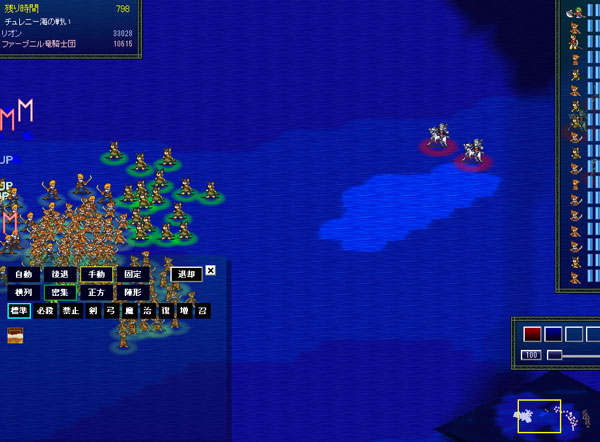The width and height of the screenshot is (600, 442).
Task: Select the red color swatch
Action: click(532, 334)
